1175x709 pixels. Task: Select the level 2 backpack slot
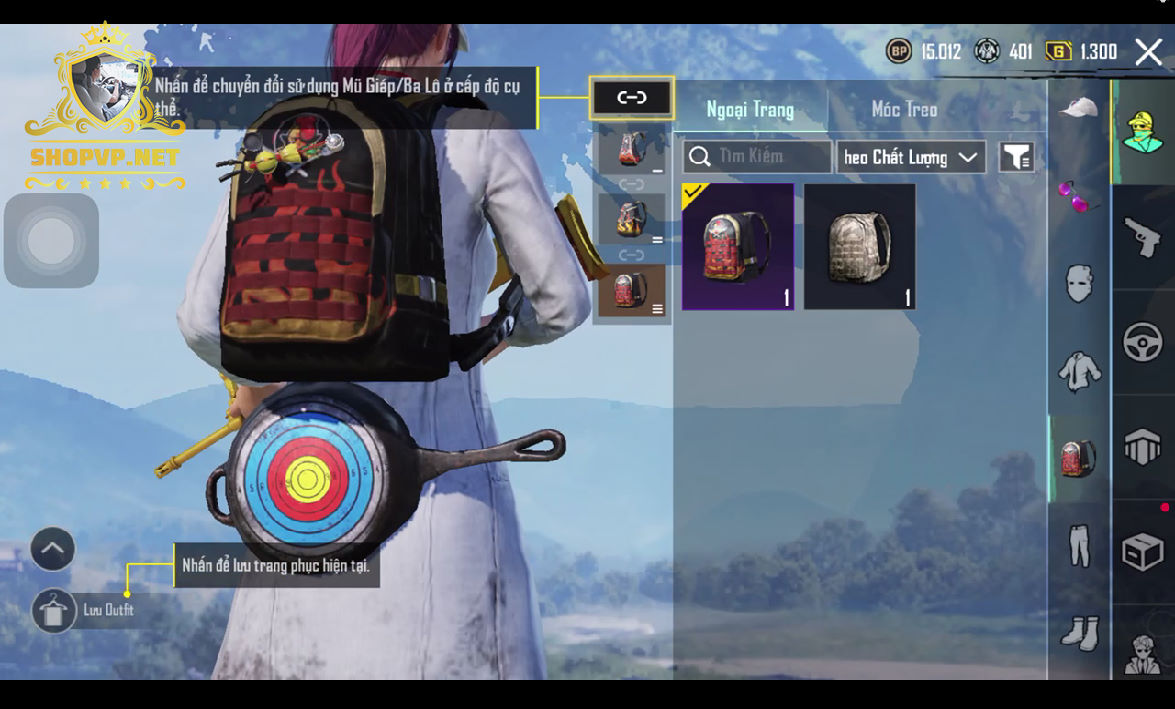coord(631,219)
